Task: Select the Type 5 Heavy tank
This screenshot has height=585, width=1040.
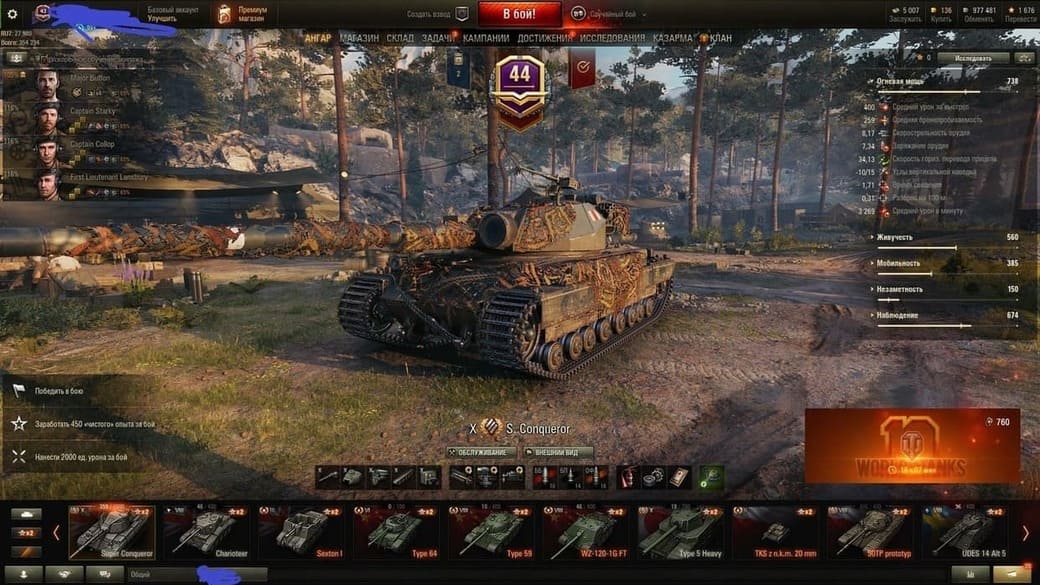Action: click(678, 530)
